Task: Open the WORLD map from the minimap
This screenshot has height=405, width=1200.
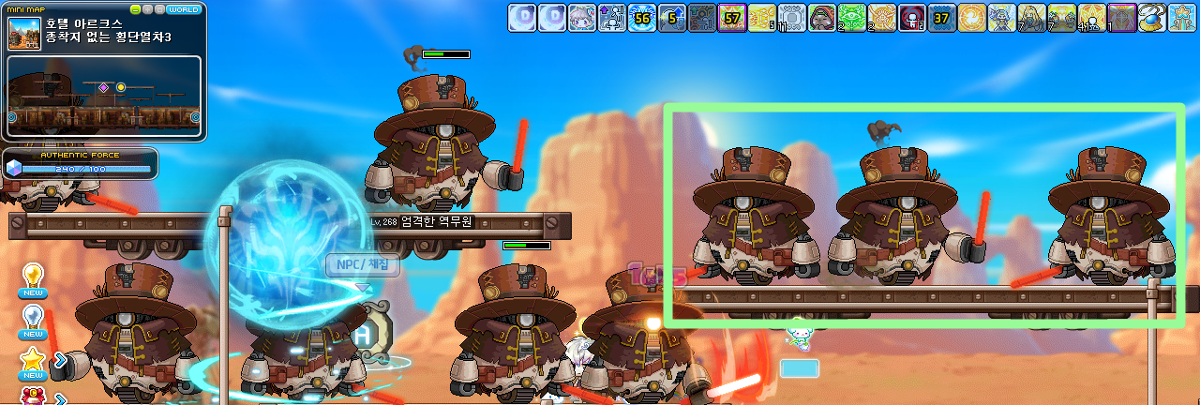Action: [x=183, y=9]
